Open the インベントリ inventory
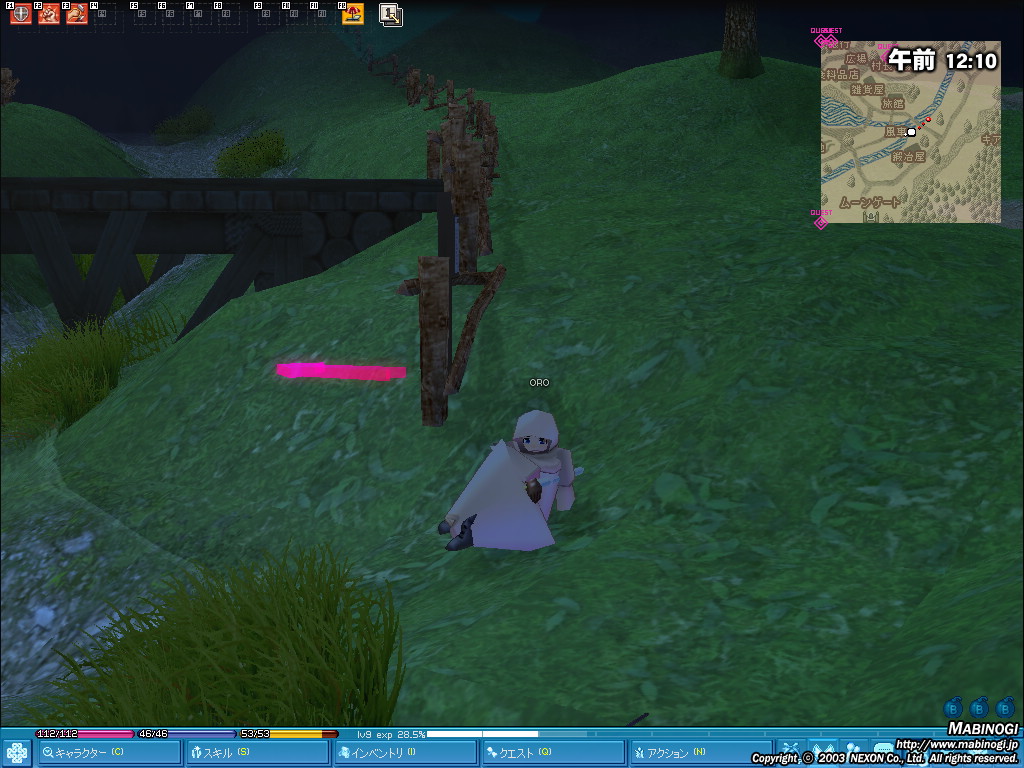This screenshot has width=1024, height=768. (406, 753)
